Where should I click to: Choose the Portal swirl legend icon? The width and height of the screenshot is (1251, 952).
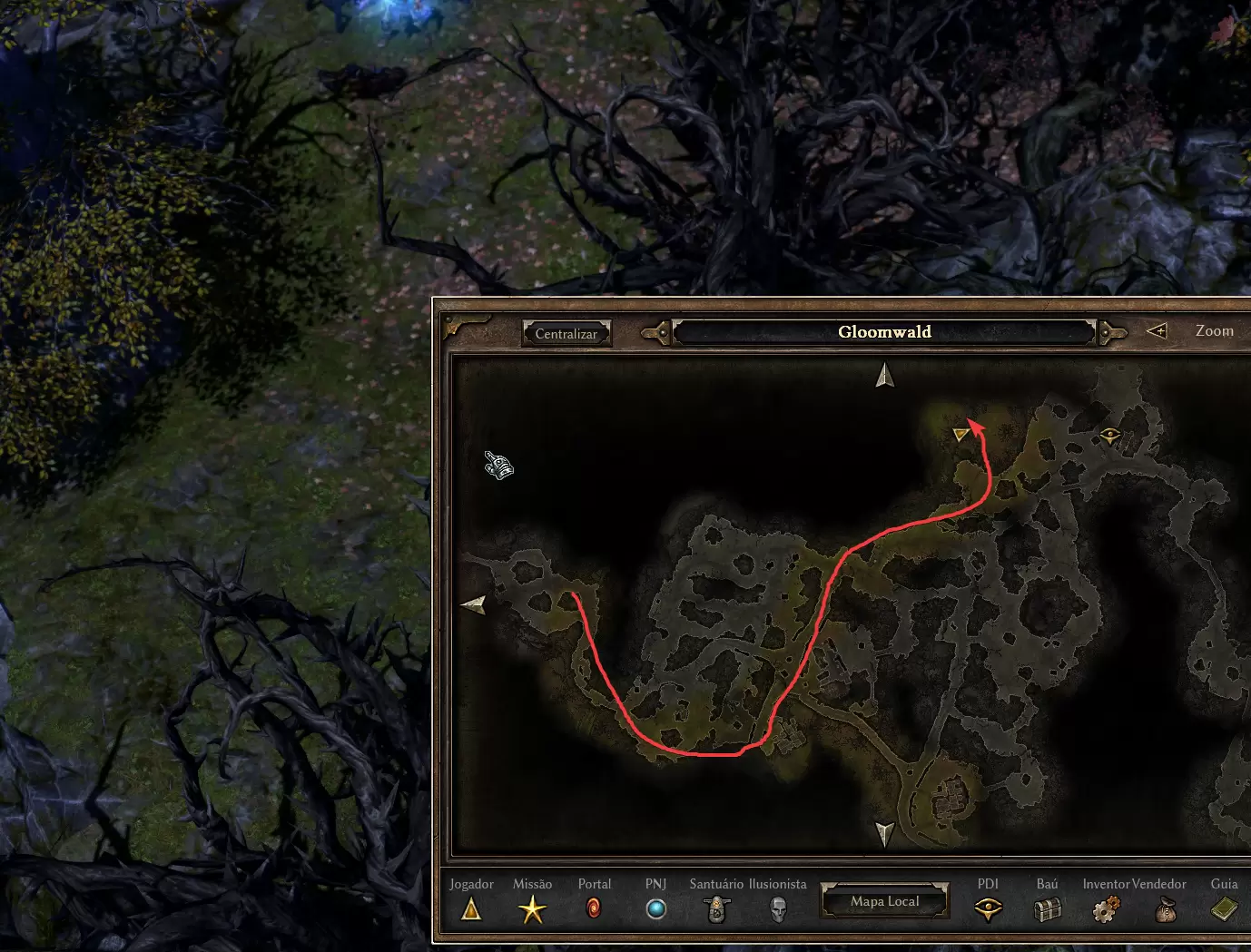pos(594,908)
